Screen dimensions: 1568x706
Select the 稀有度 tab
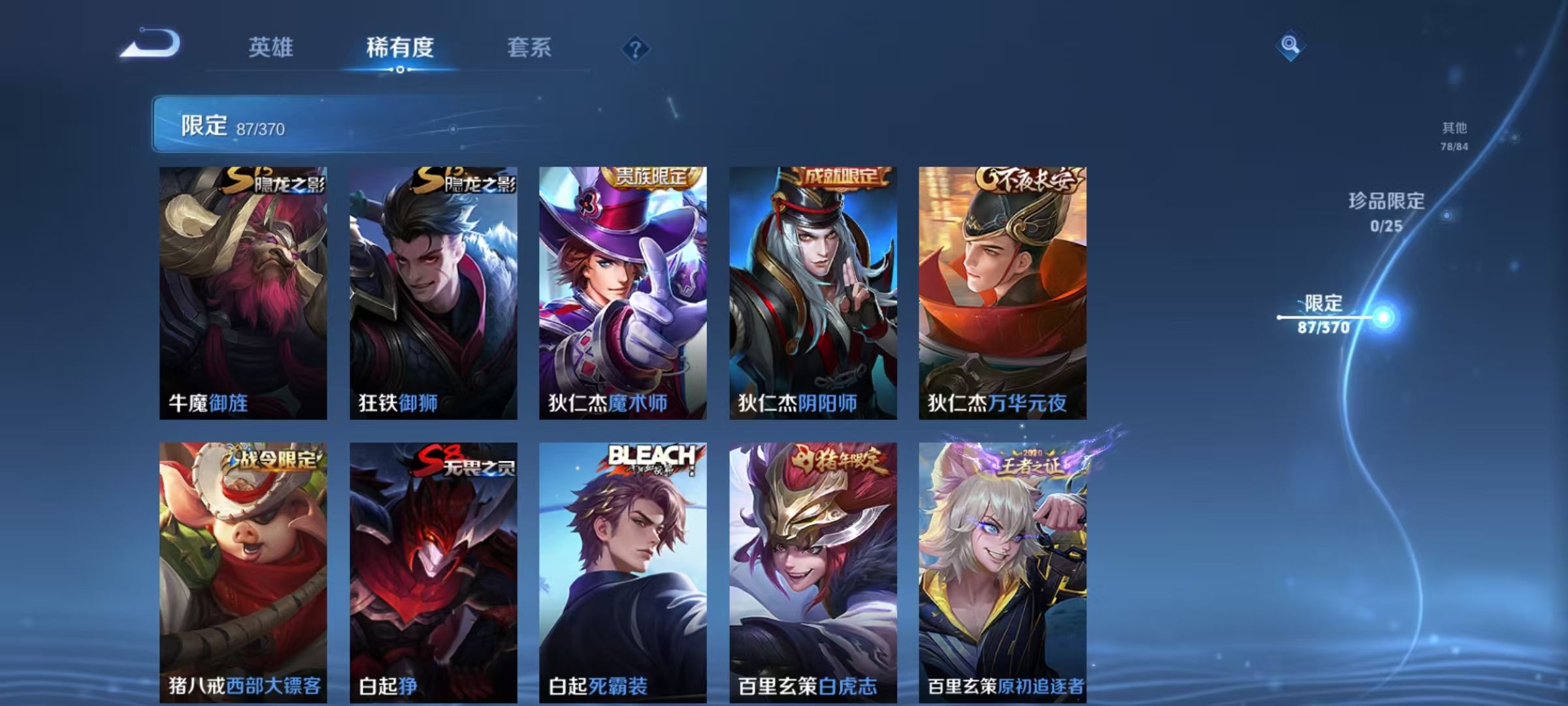pos(400,47)
